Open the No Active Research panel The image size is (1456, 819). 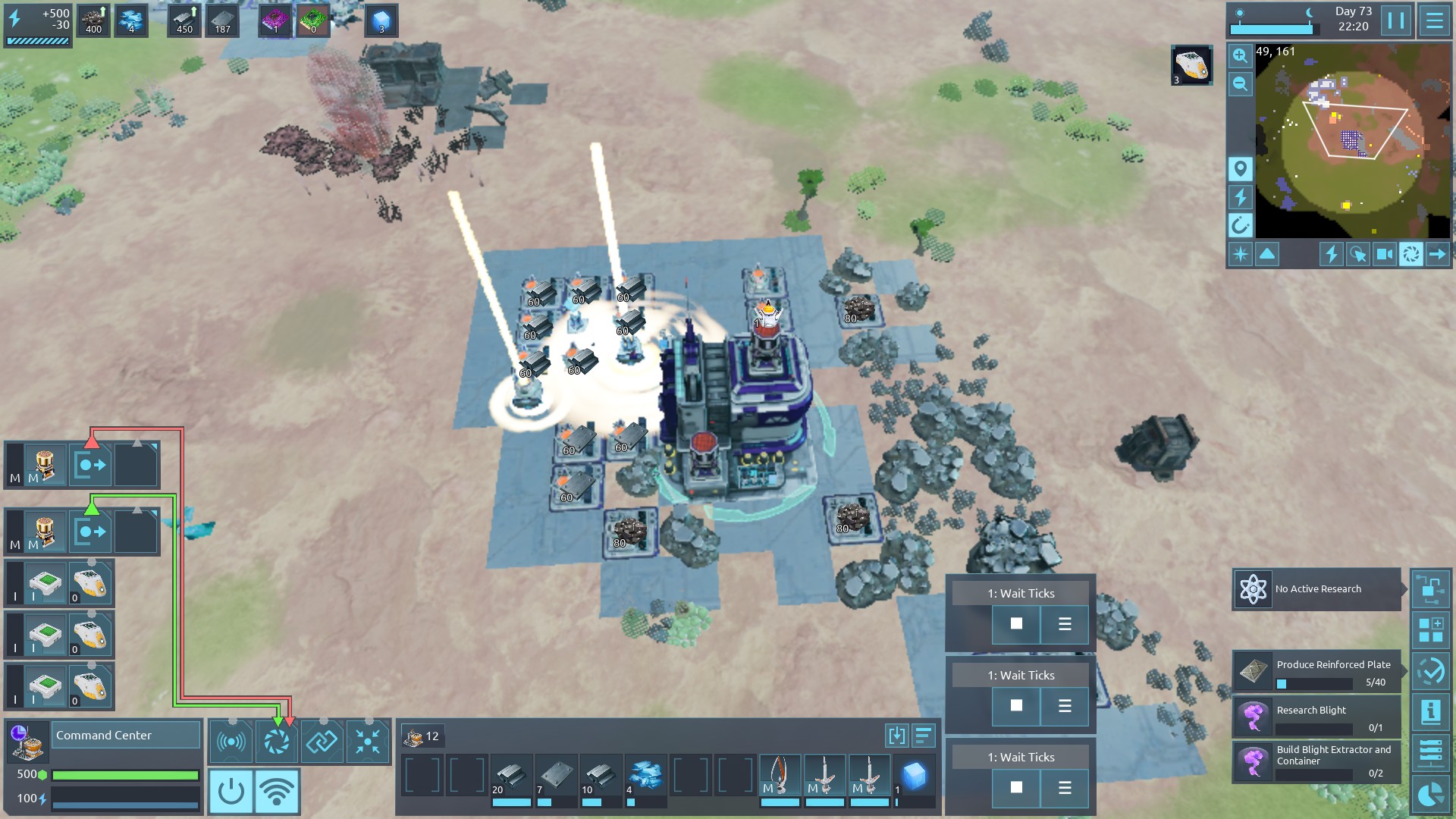tap(1316, 589)
